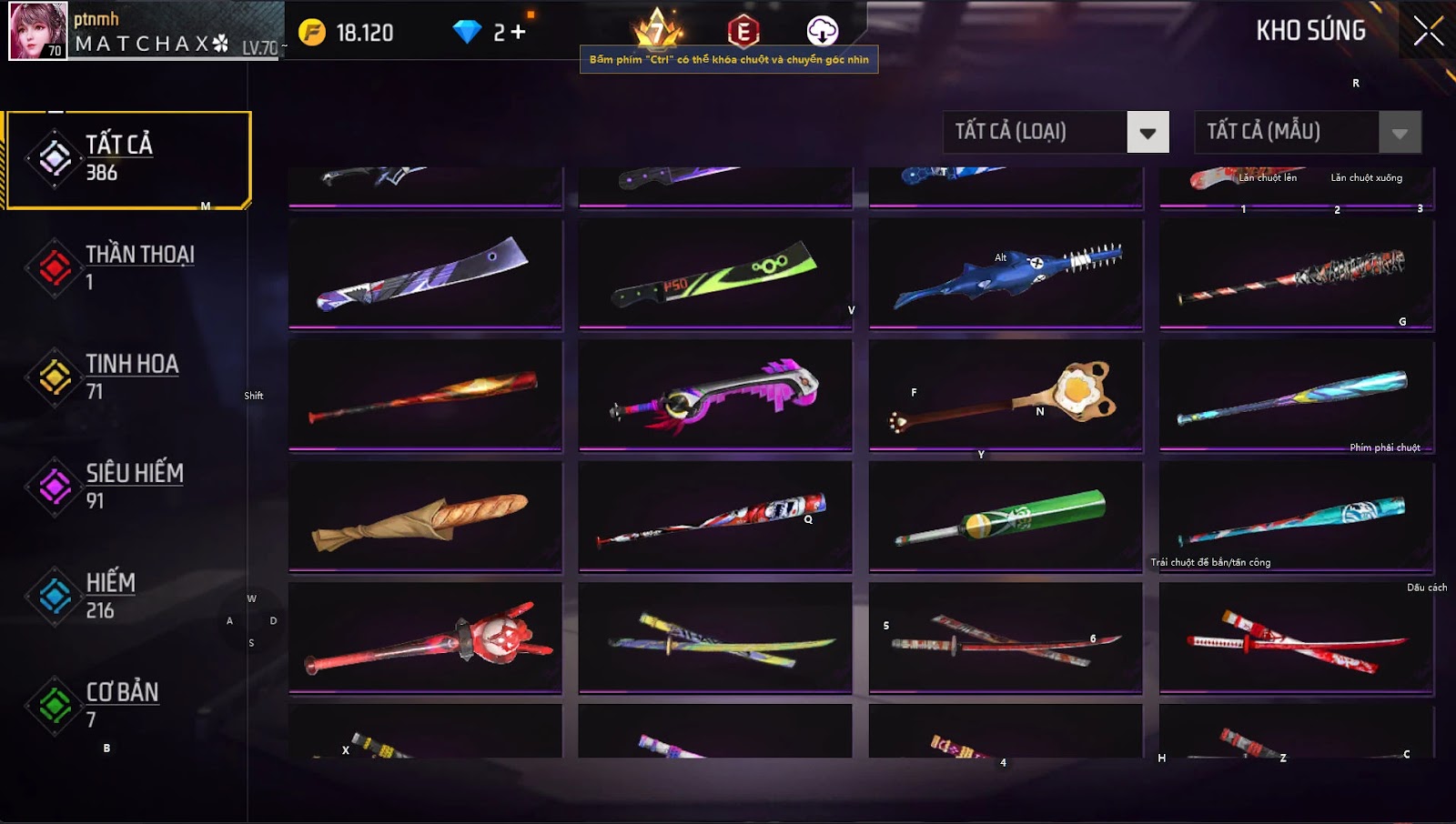Pick the green and black machete skin

715,274
